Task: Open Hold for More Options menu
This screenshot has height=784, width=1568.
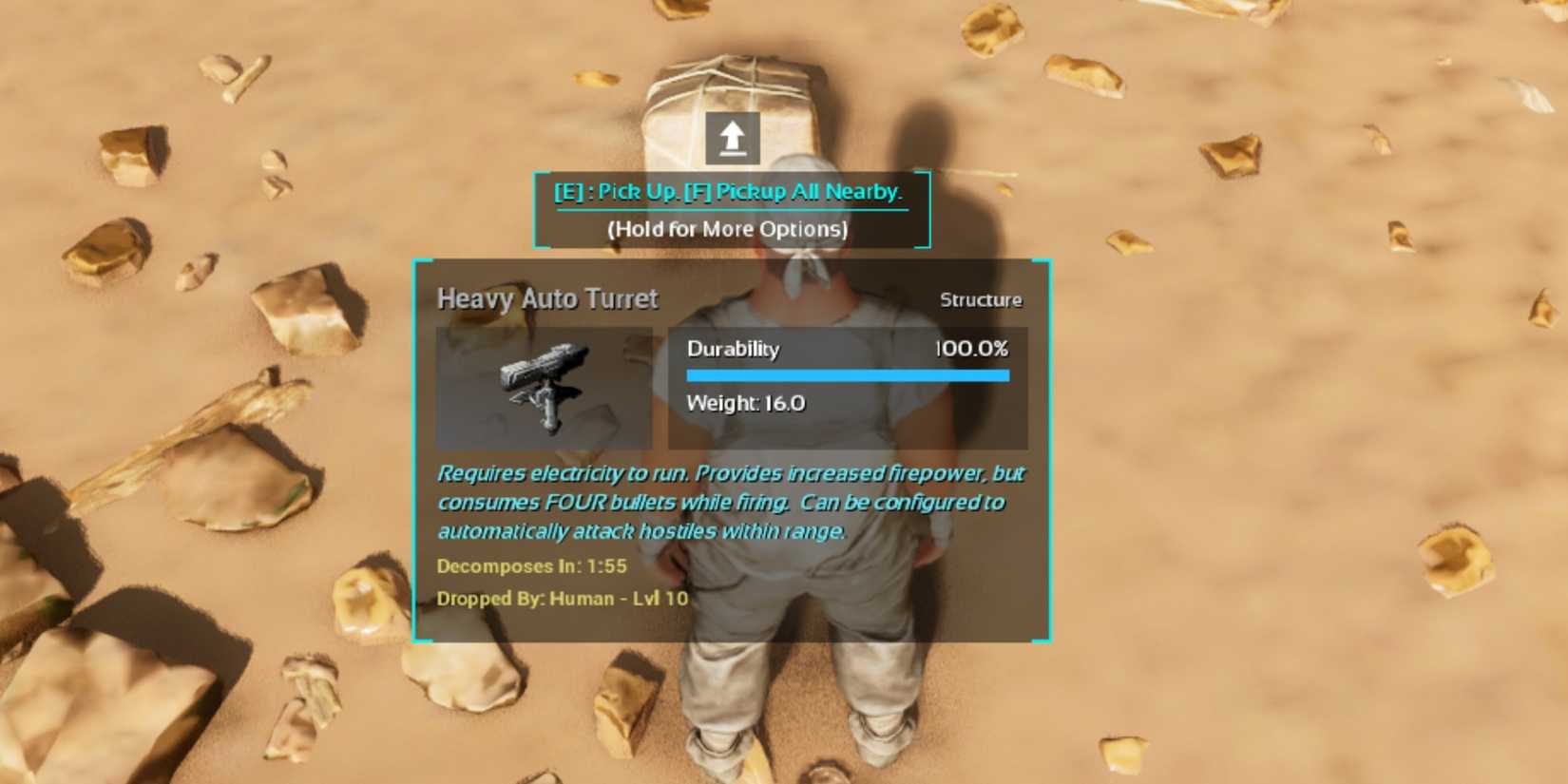Action: pos(729,229)
